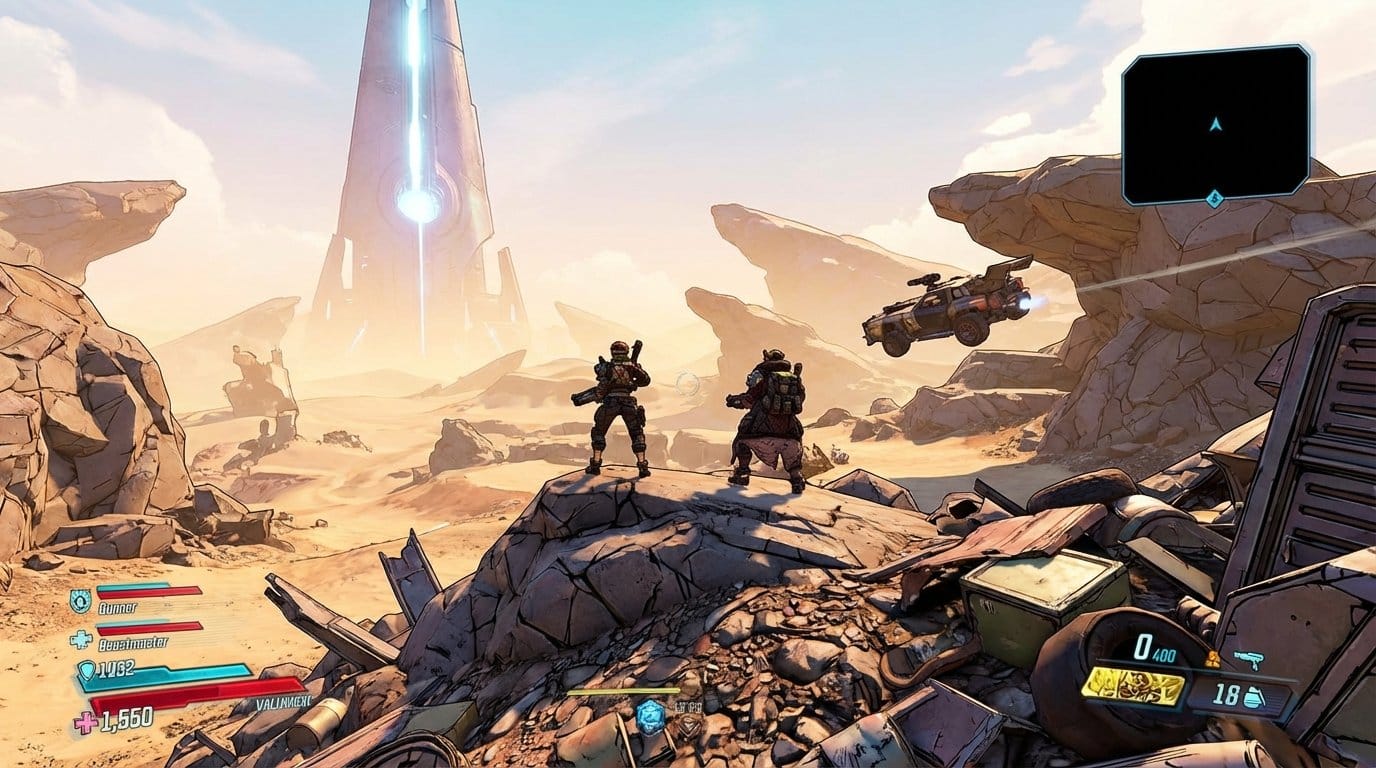Click the grenade icon showing 18 count
The height and width of the screenshot is (768, 1376).
coord(1253,695)
